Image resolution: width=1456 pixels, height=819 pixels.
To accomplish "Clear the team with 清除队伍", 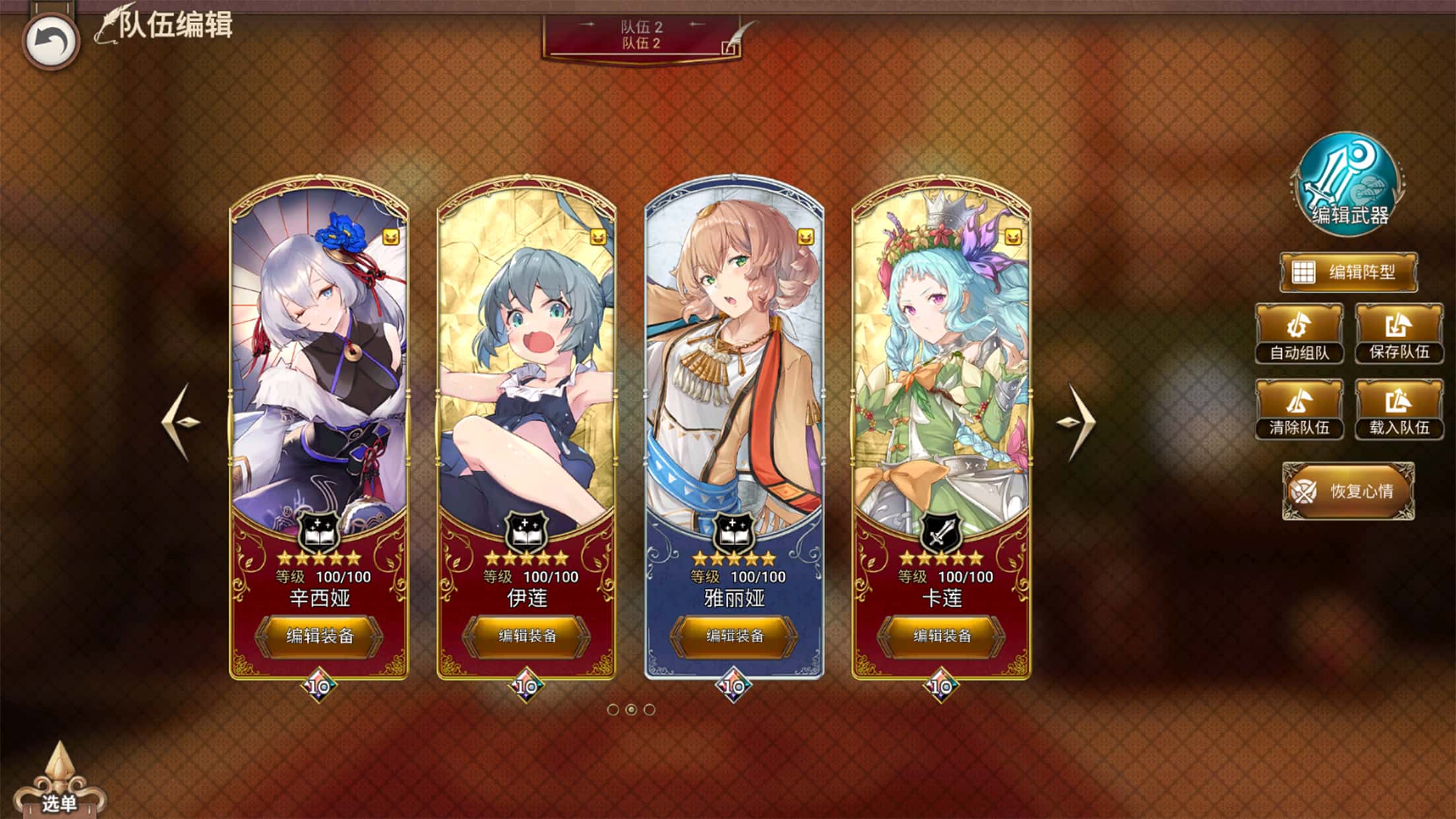I will coord(1299,409).
